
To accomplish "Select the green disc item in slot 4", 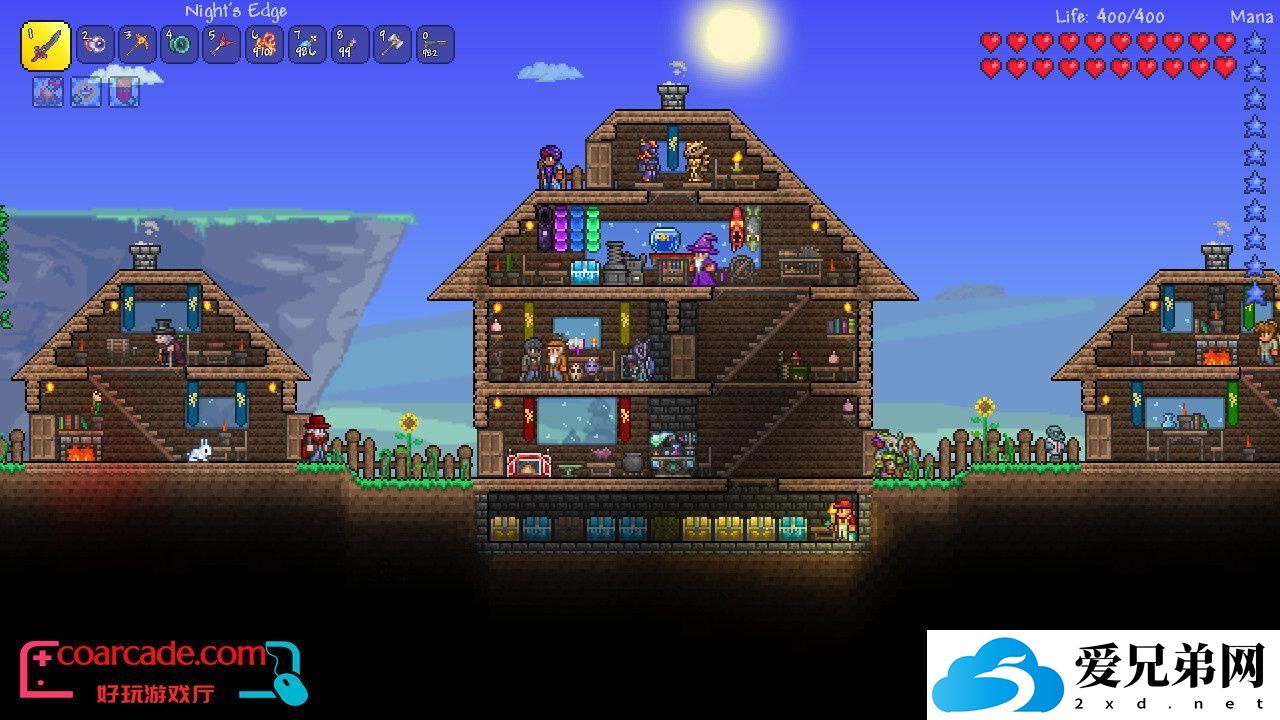I will click(x=180, y=45).
